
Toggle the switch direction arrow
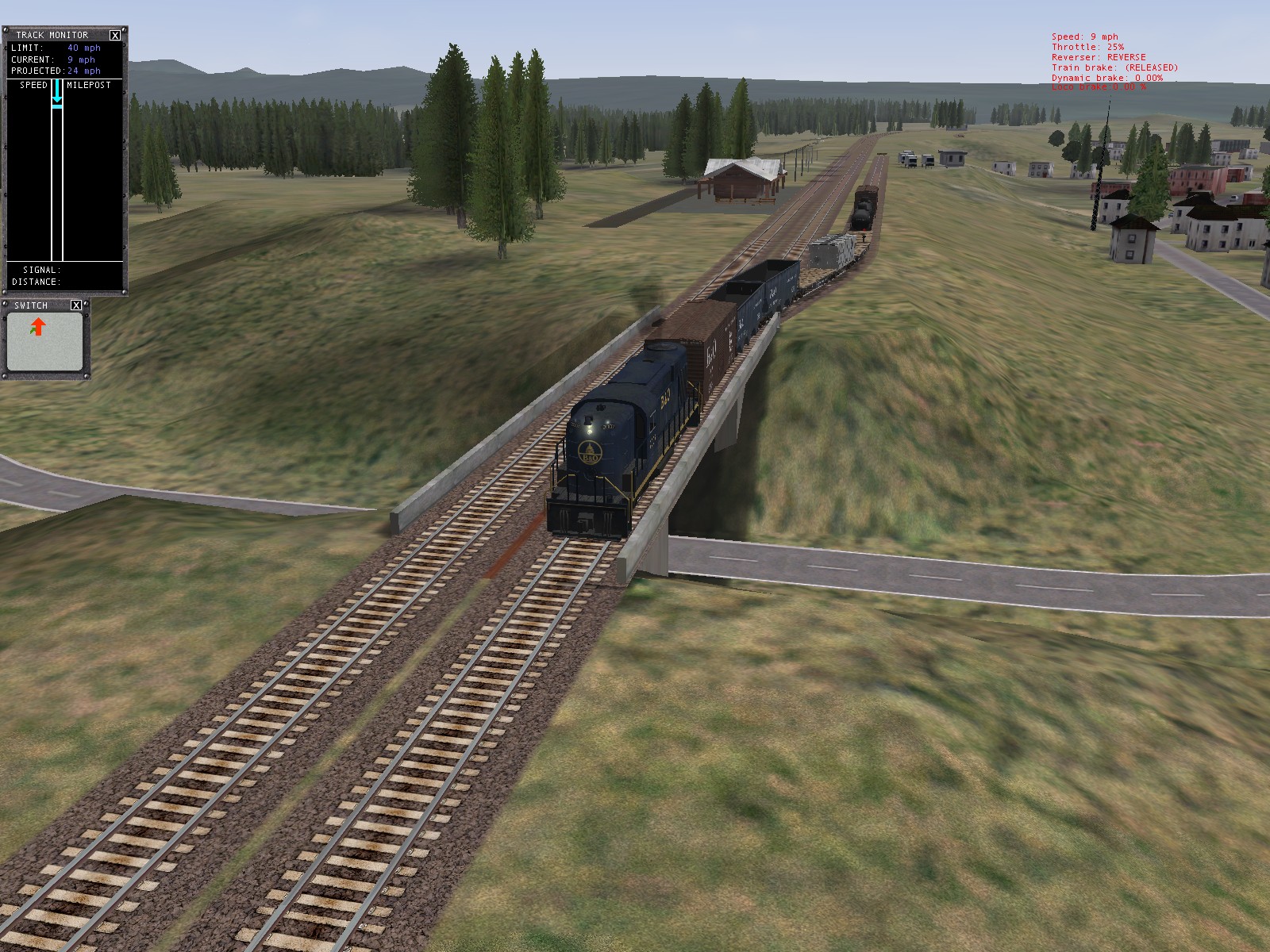(37, 327)
